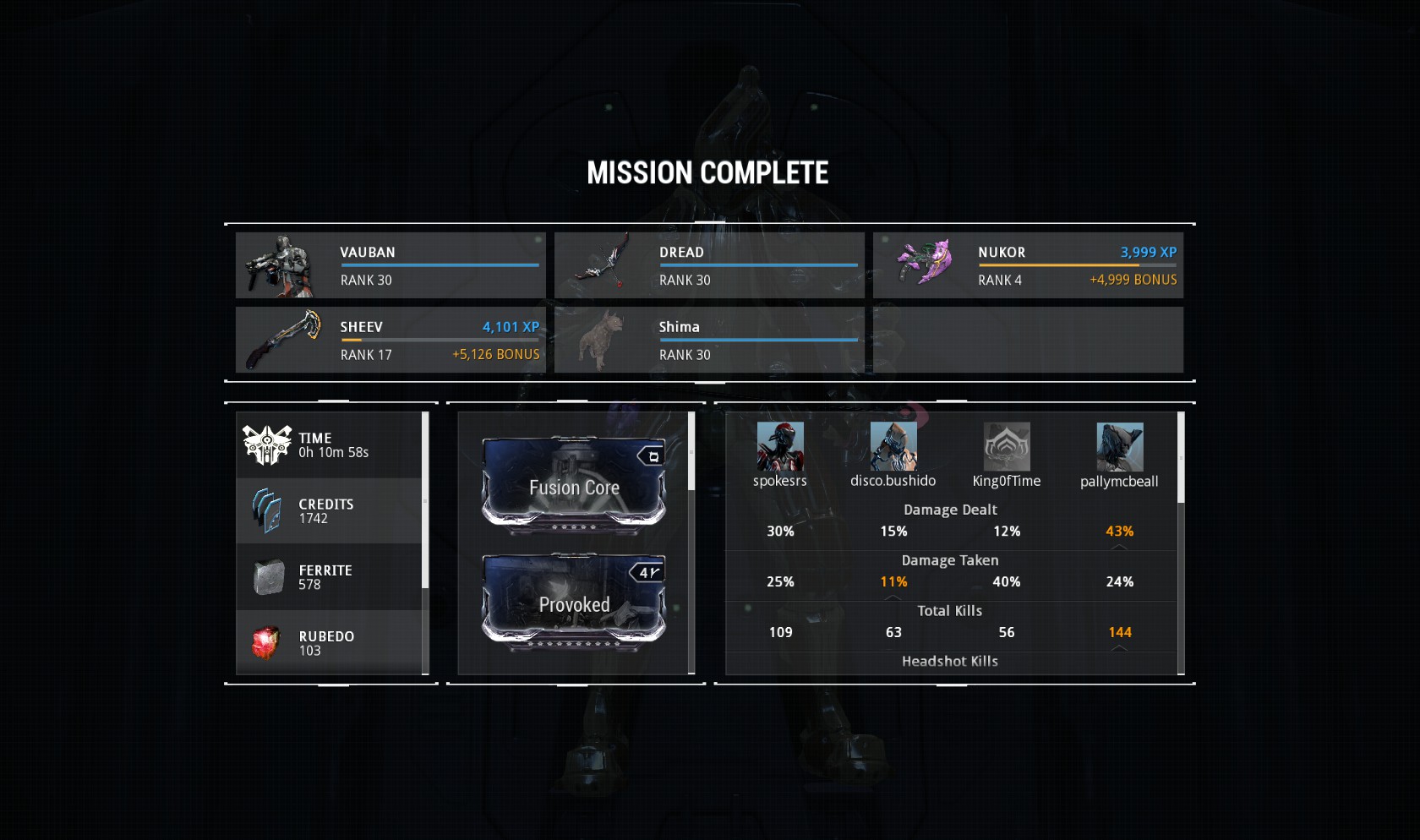Select the Vauban warframe panel
The image size is (1420, 840).
[x=390, y=265]
